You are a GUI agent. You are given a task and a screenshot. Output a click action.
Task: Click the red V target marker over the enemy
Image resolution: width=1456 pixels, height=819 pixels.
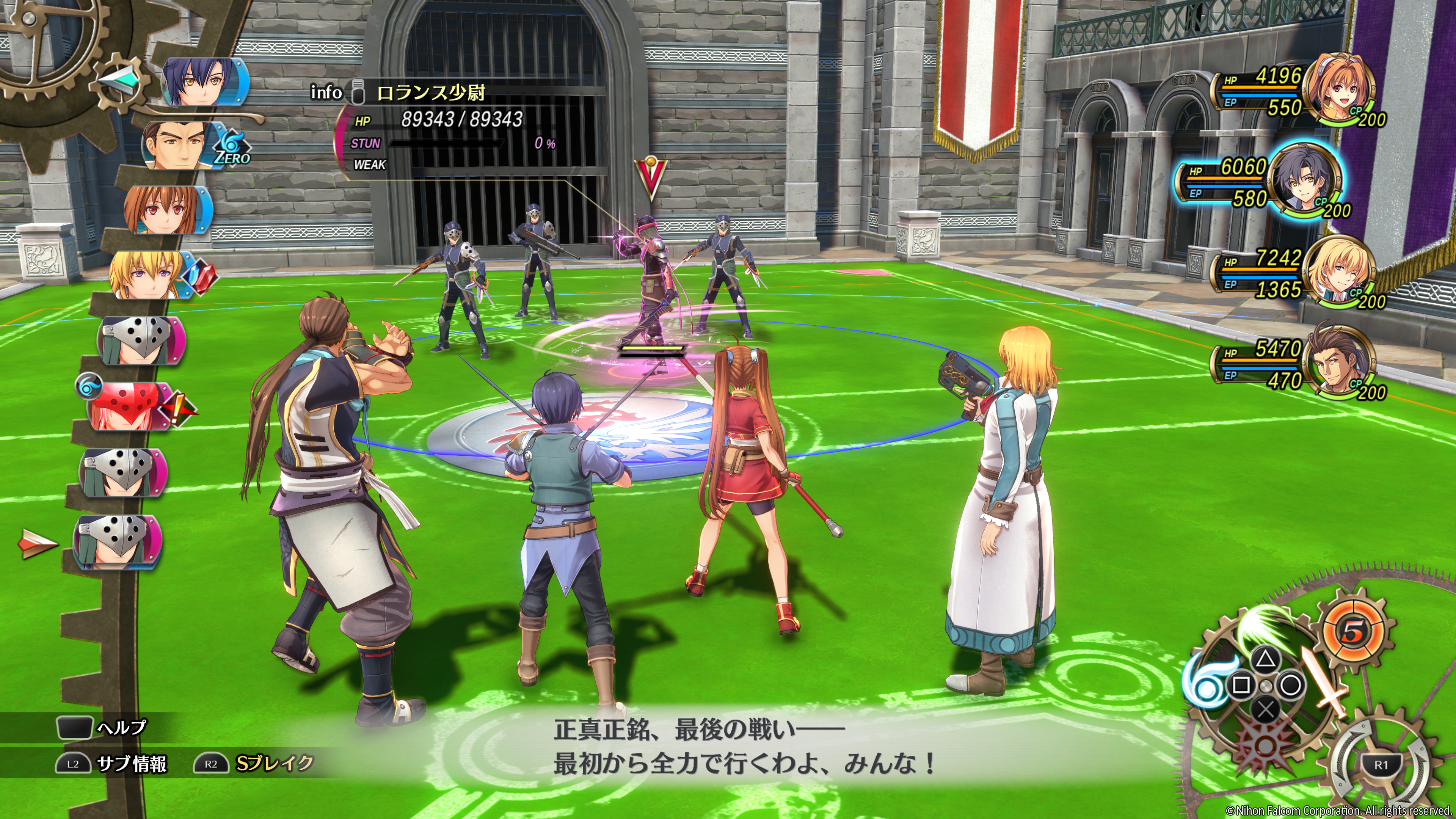651,177
